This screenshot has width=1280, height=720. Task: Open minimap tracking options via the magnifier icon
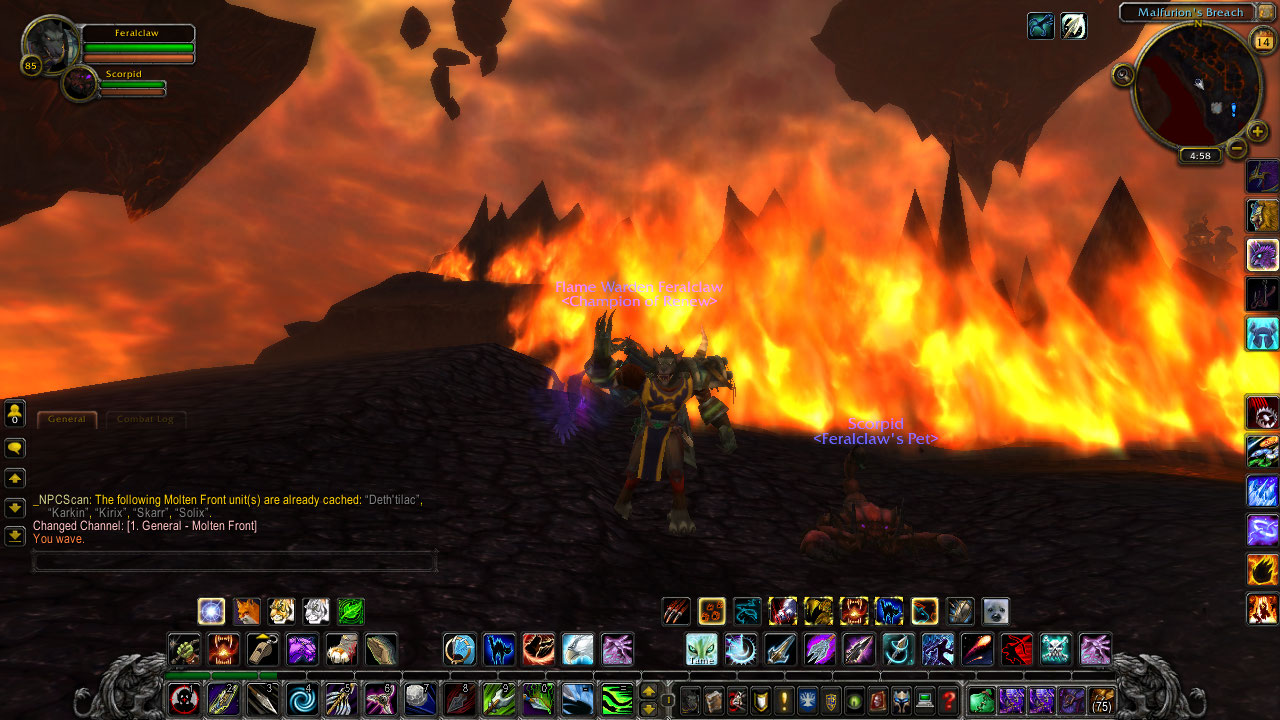(1123, 74)
